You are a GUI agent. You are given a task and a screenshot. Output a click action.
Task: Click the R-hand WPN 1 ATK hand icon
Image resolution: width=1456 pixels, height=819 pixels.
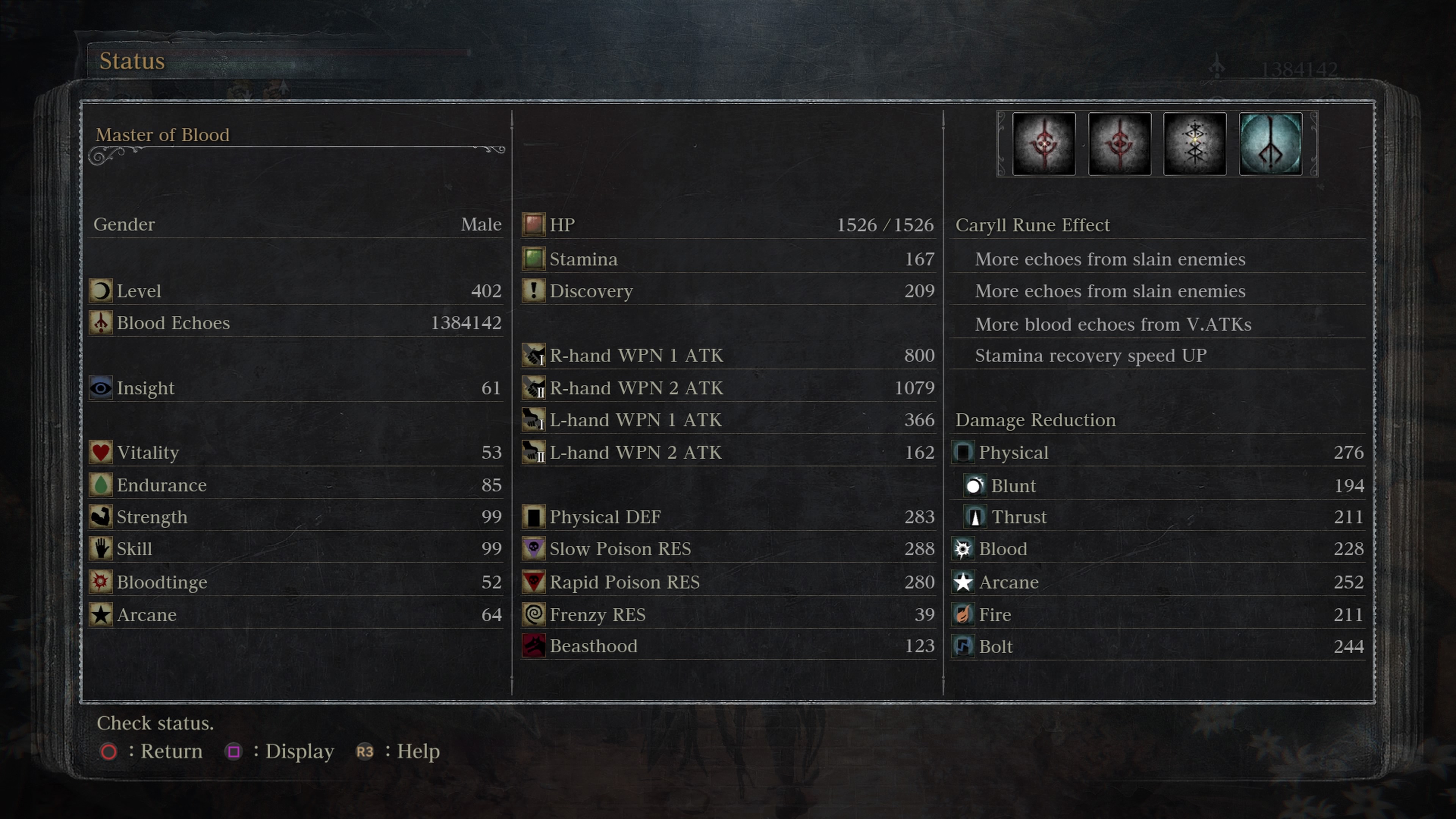click(x=533, y=356)
